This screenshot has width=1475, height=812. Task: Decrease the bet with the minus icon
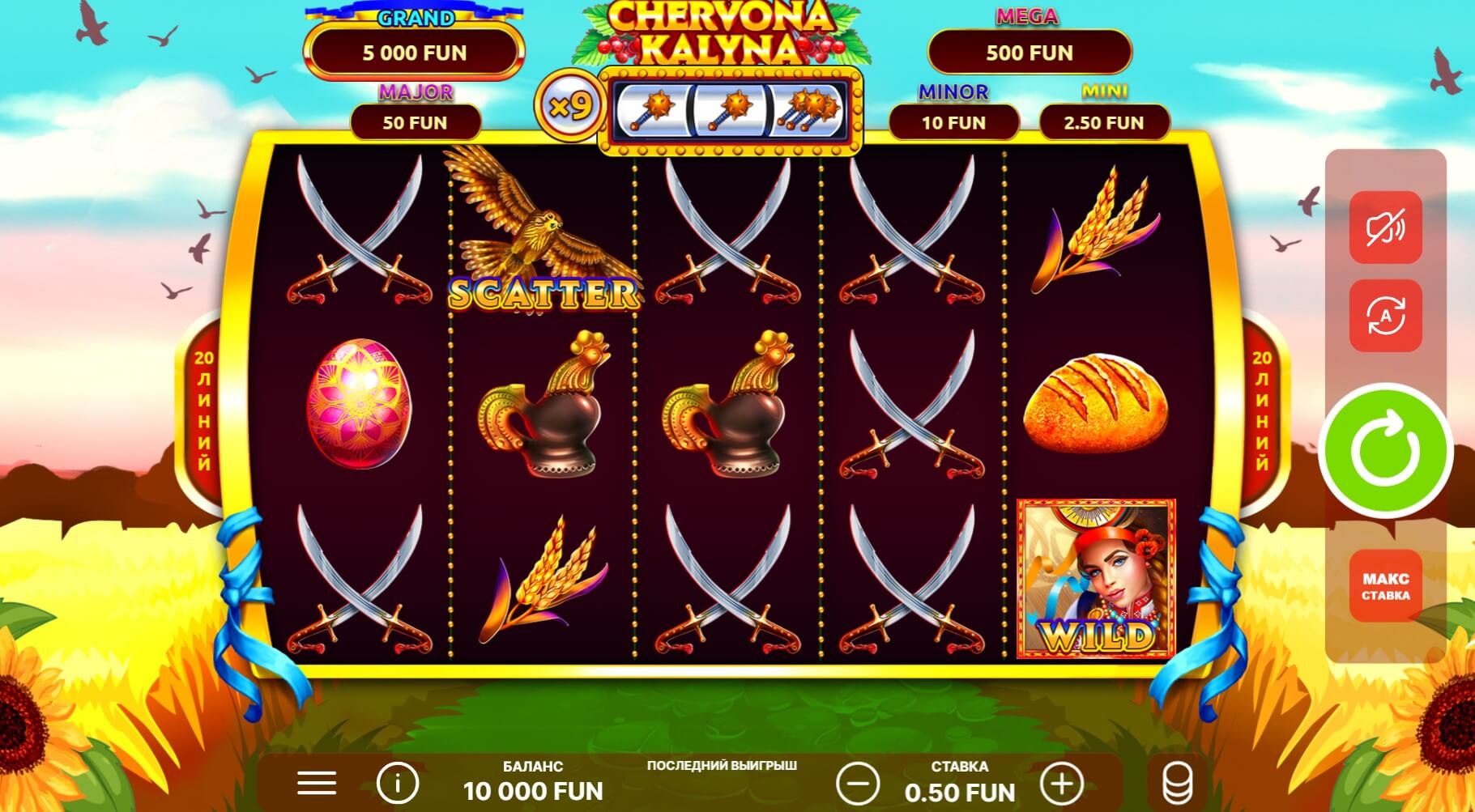860,783
